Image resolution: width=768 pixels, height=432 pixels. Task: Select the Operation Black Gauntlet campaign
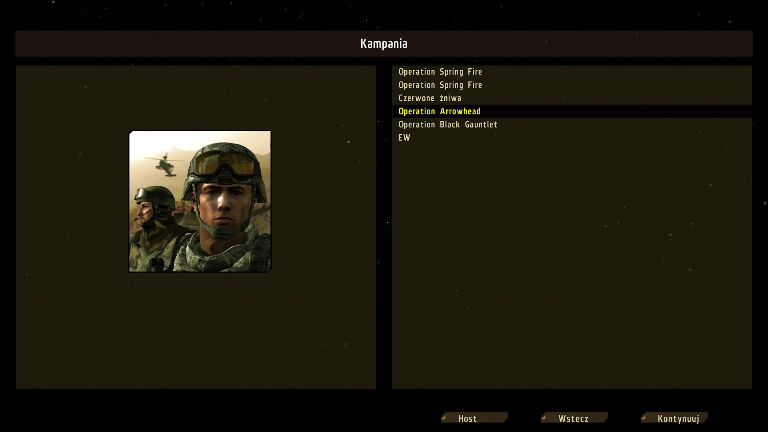[x=447, y=124]
